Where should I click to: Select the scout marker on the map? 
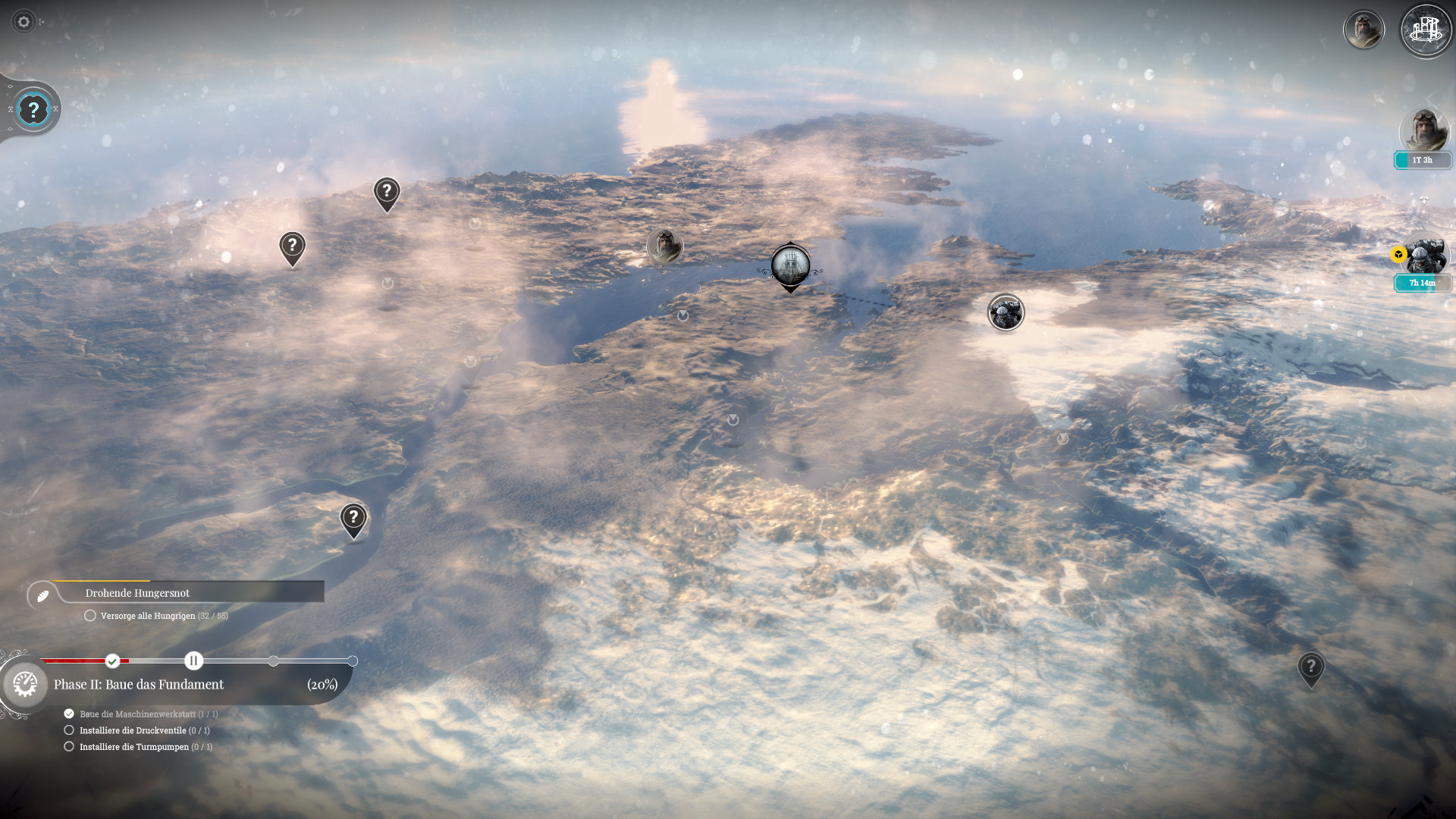664,246
